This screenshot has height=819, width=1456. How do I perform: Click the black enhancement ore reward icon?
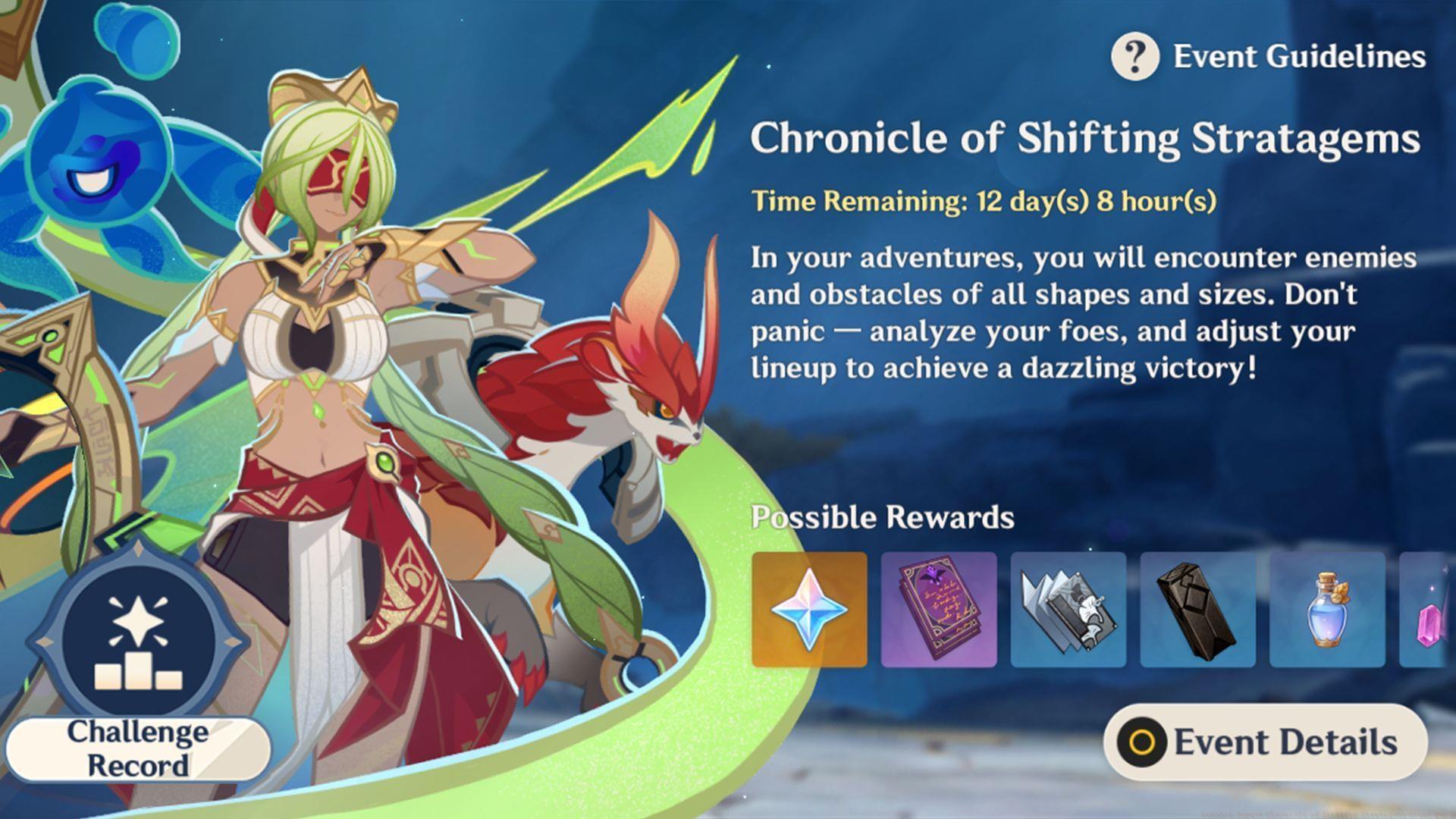(1198, 609)
